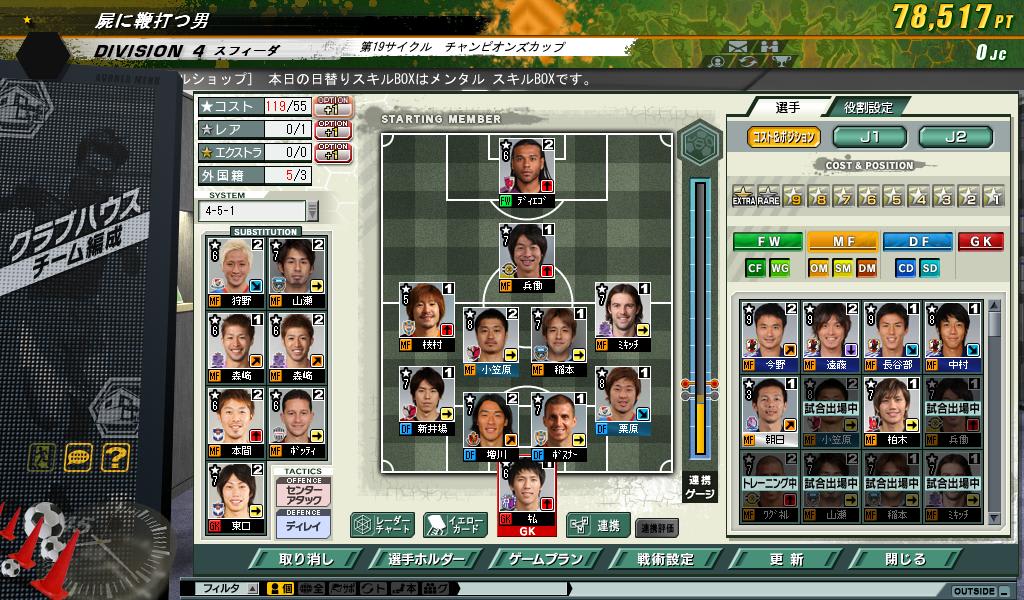This screenshot has height=600, width=1024.
Task: Show the レーダーチャート radar chart
Action: (x=382, y=525)
